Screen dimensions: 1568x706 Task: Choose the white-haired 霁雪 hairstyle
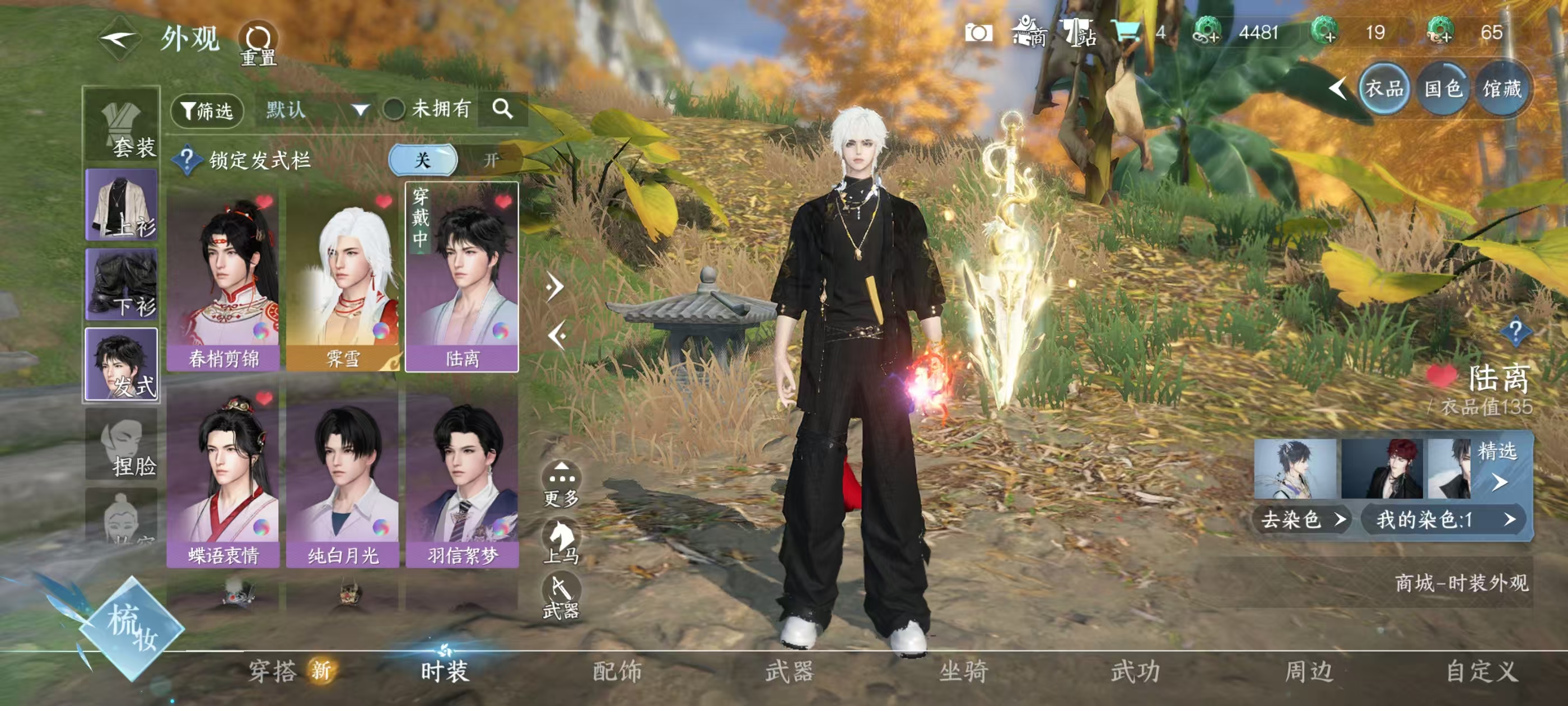pyautogui.click(x=343, y=277)
